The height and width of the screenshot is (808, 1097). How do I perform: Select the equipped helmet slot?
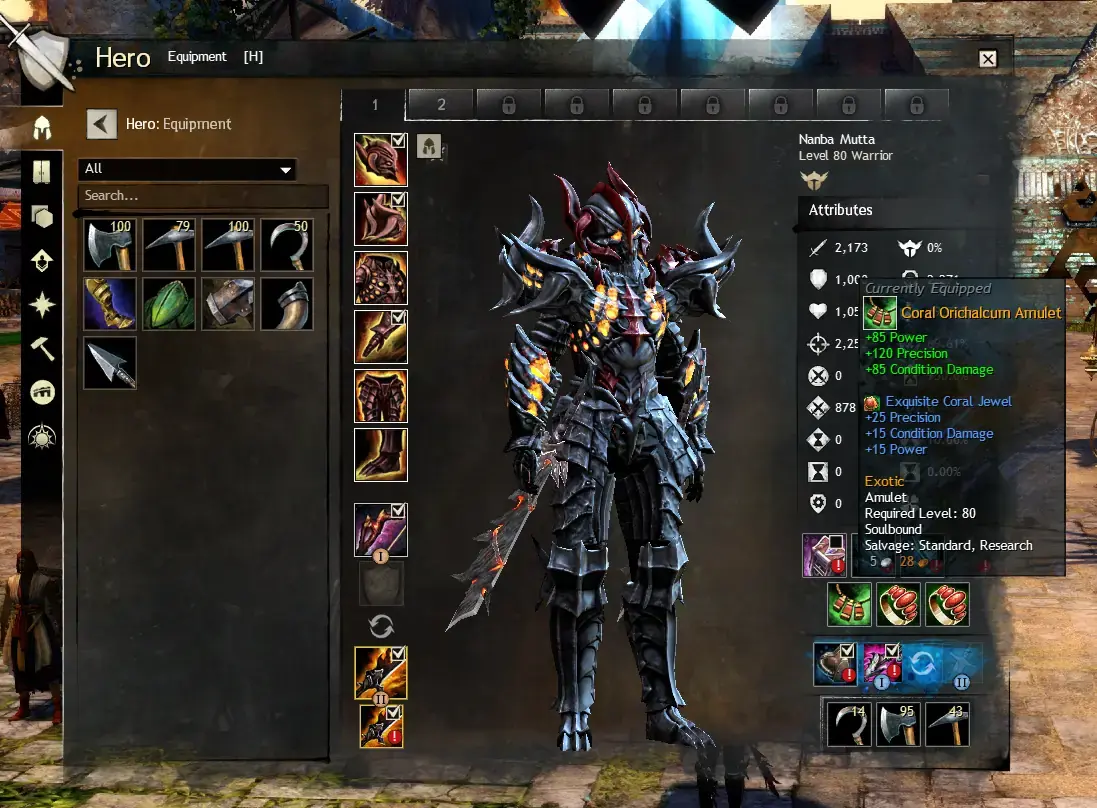pyautogui.click(x=380, y=160)
